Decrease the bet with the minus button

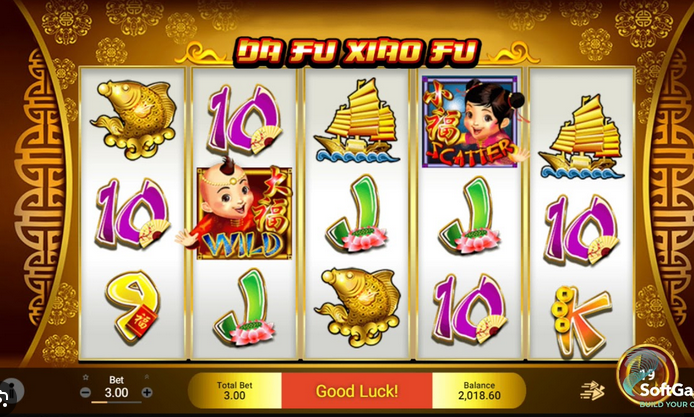pos(85,392)
